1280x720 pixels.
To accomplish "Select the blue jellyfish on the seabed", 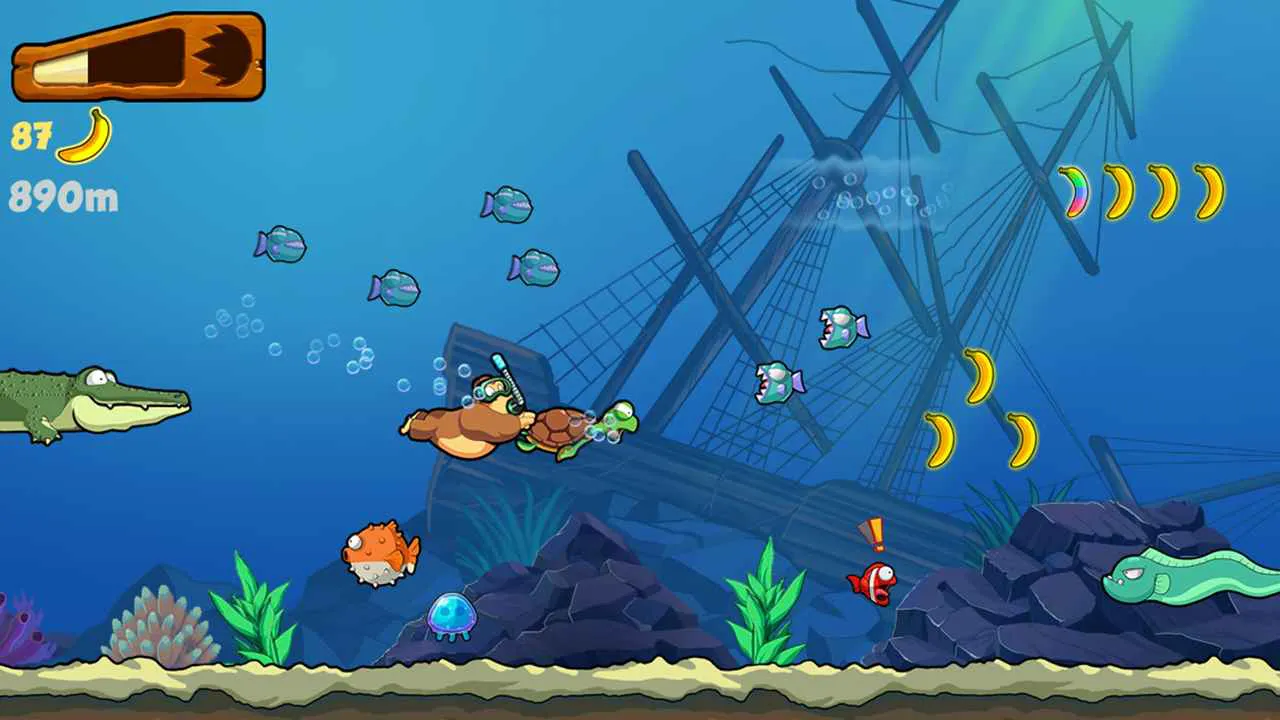I will point(452,613).
